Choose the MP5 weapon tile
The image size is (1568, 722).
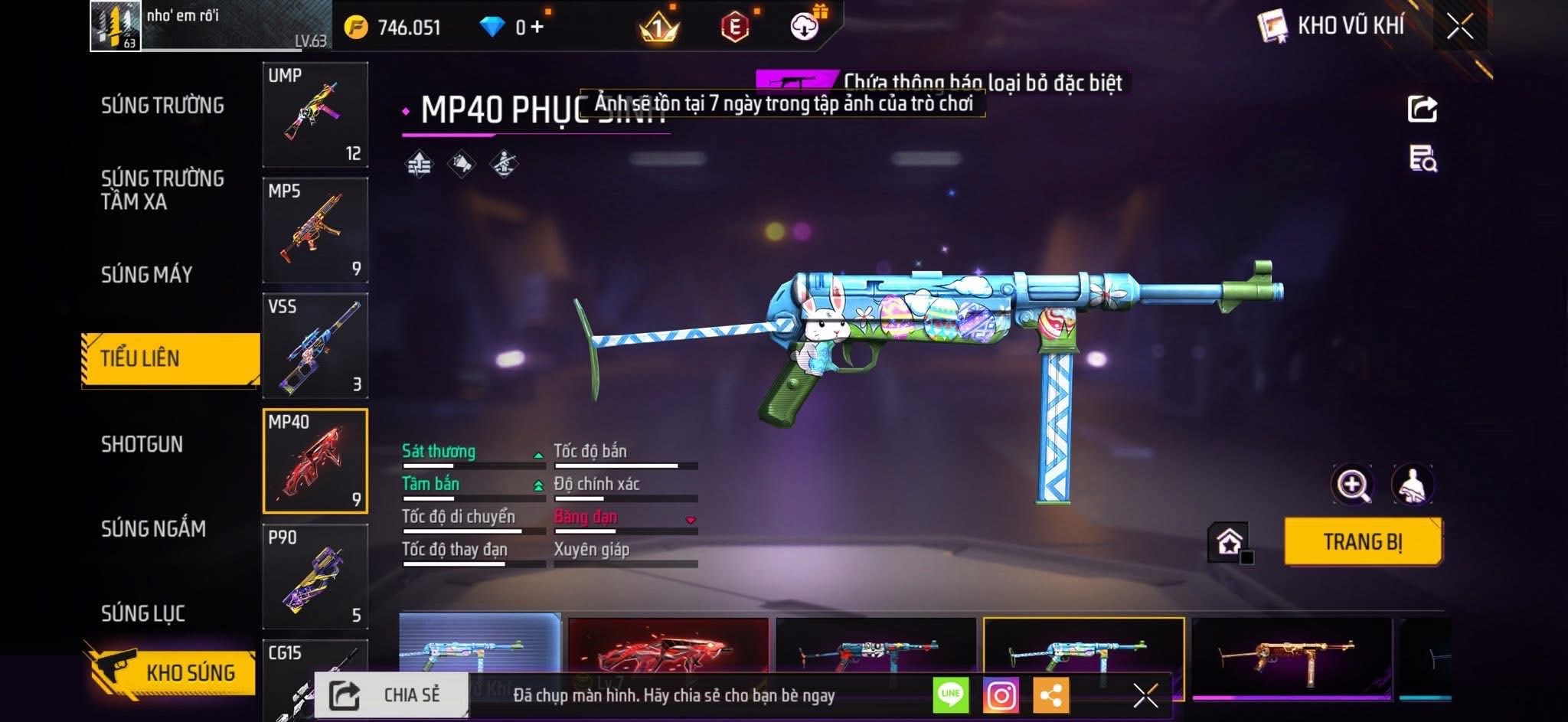coord(315,230)
